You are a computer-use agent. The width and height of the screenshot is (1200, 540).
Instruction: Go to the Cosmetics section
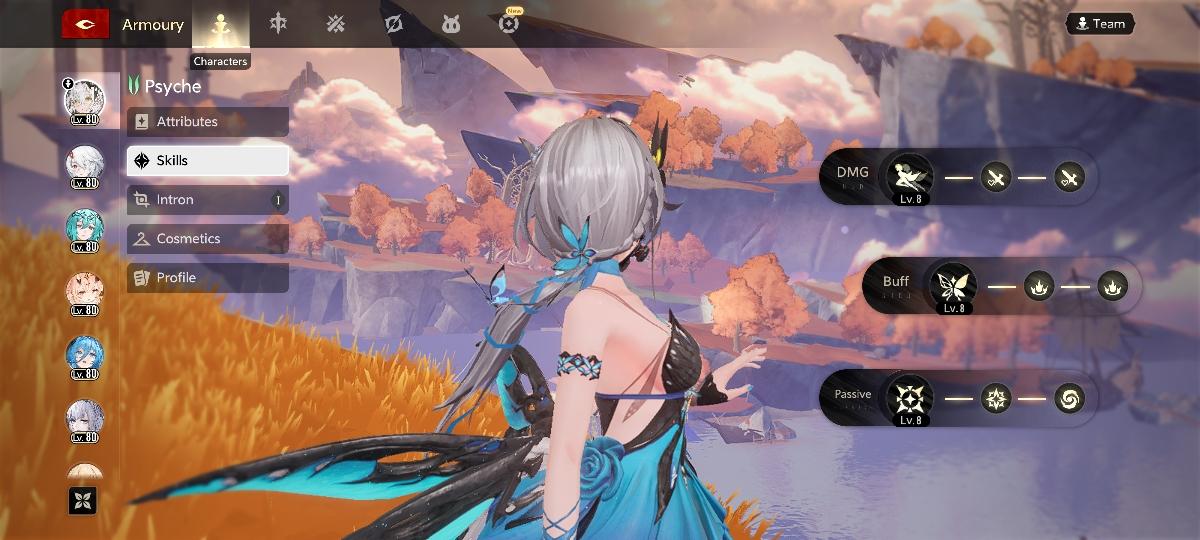[208, 239]
